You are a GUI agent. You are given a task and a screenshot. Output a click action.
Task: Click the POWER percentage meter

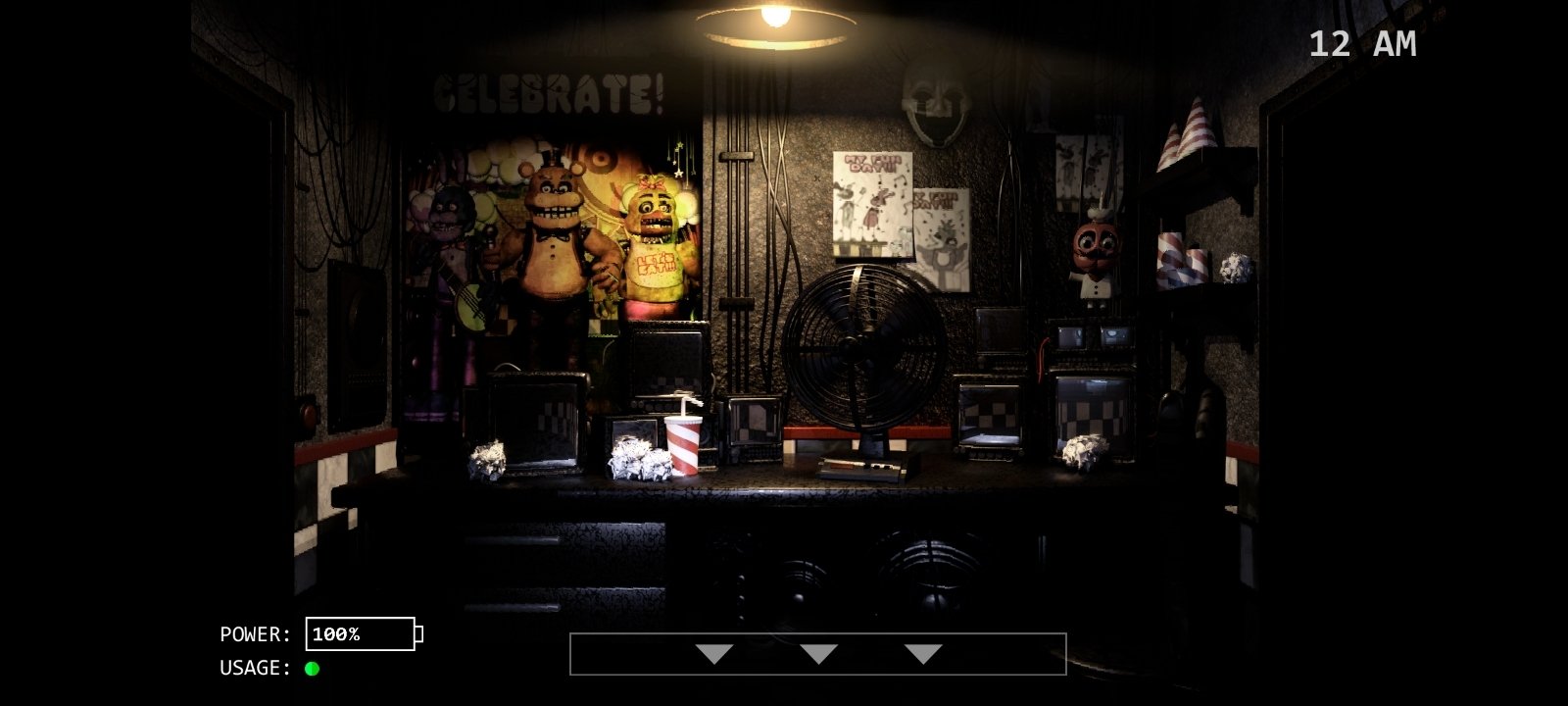[362, 634]
